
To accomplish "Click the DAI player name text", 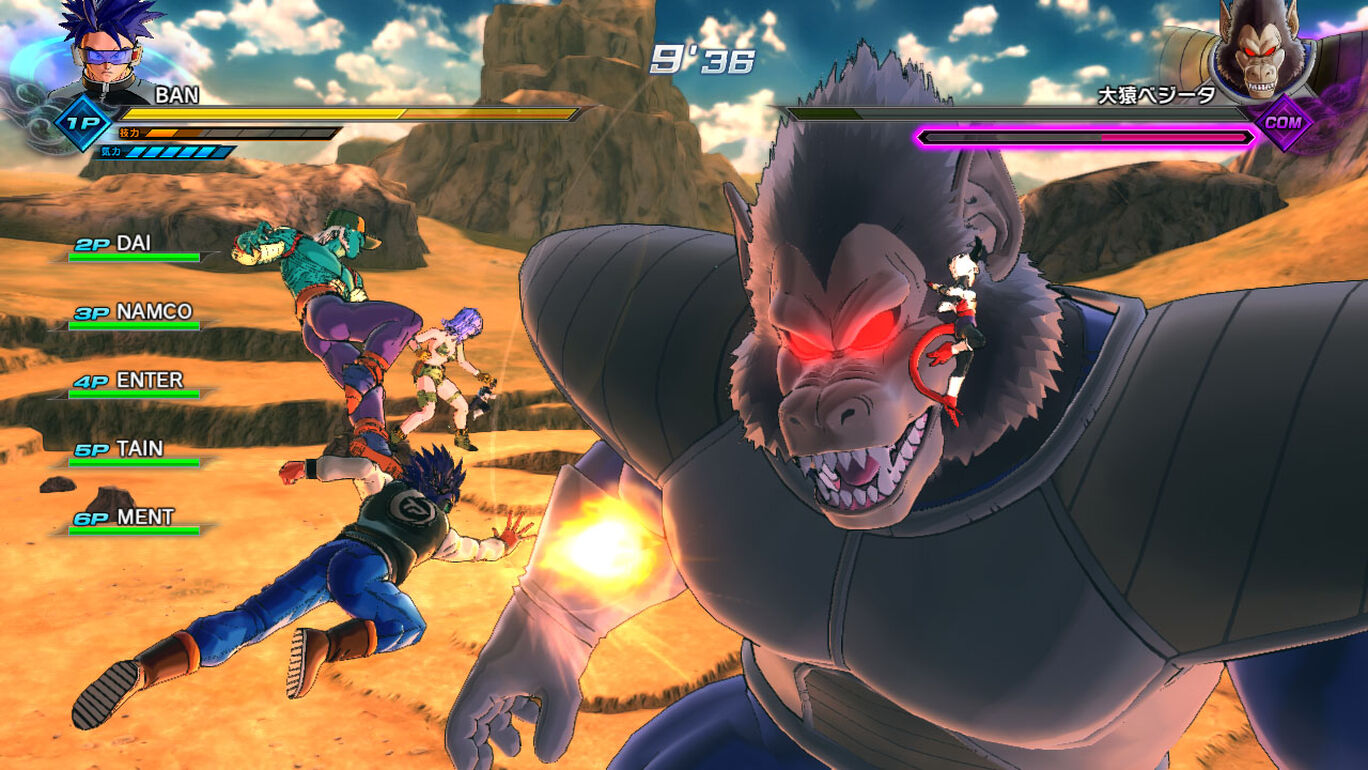I will [x=135, y=243].
